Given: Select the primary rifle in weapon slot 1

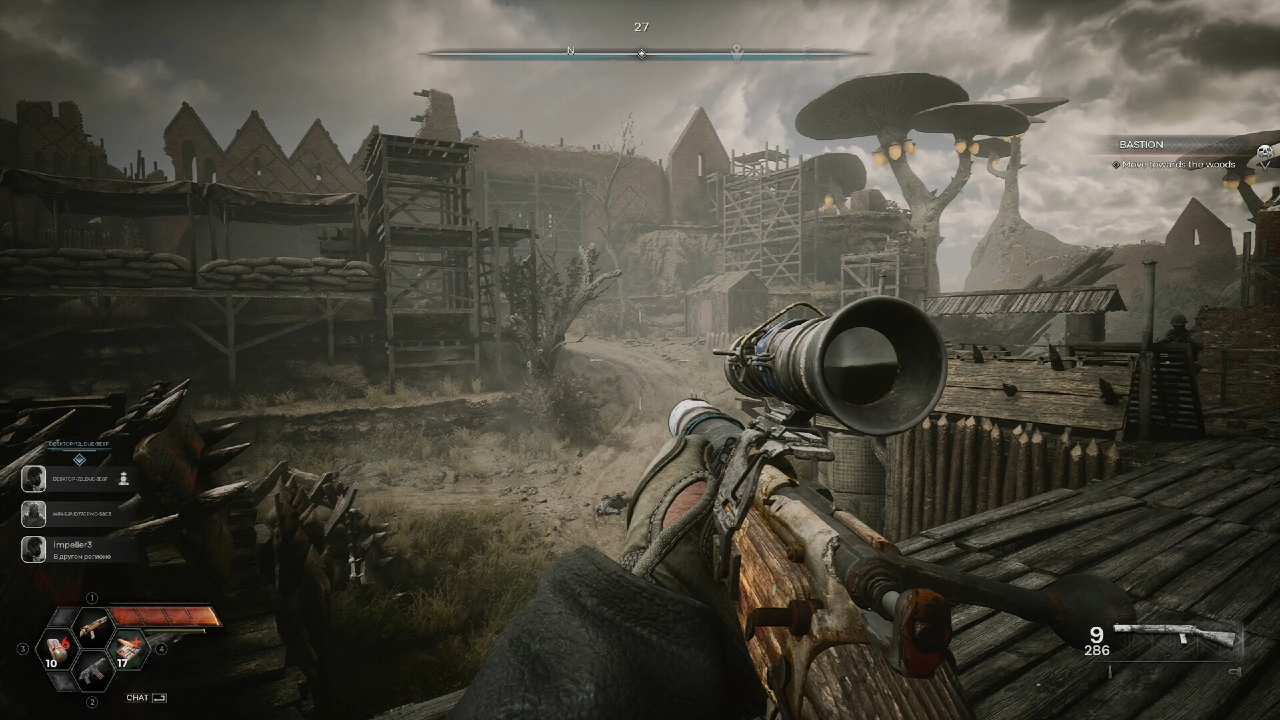Looking at the screenshot, I should click(92, 627).
